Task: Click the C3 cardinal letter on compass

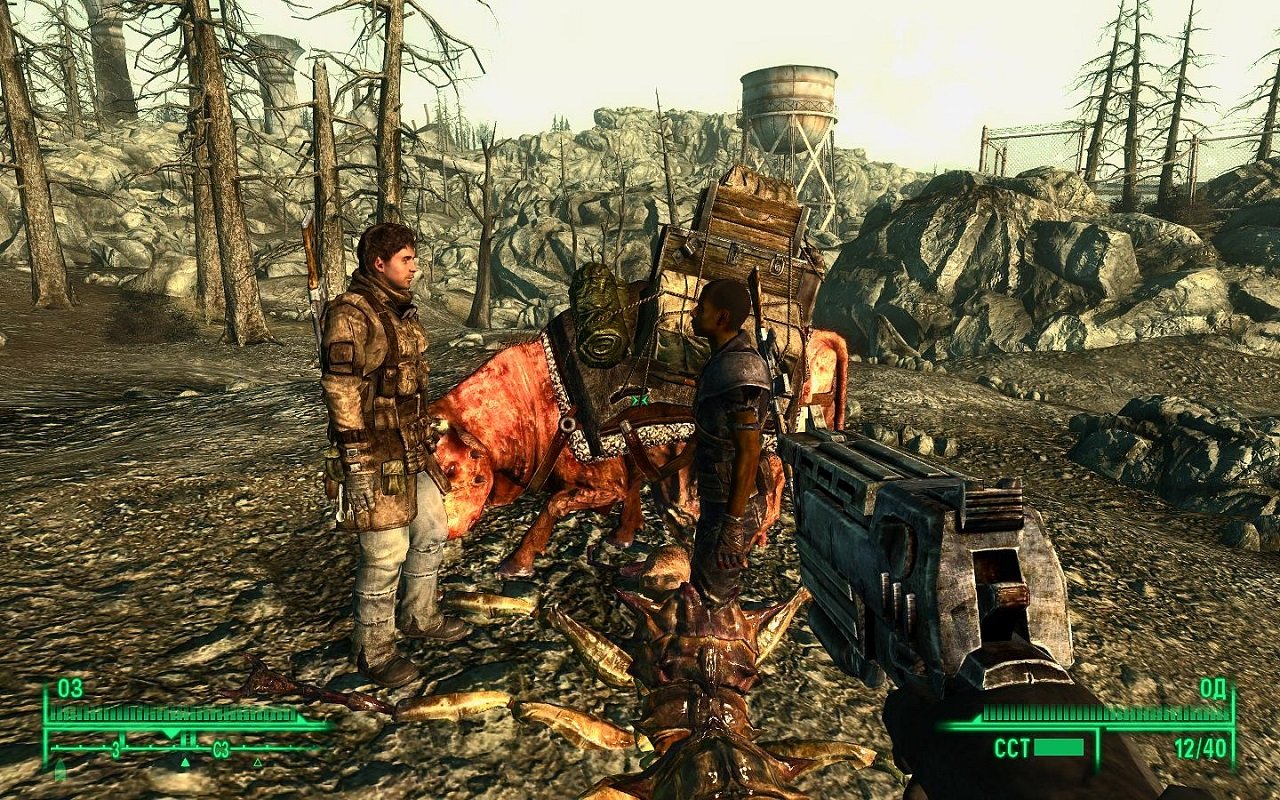Action: pyautogui.click(x=221, y=748)
